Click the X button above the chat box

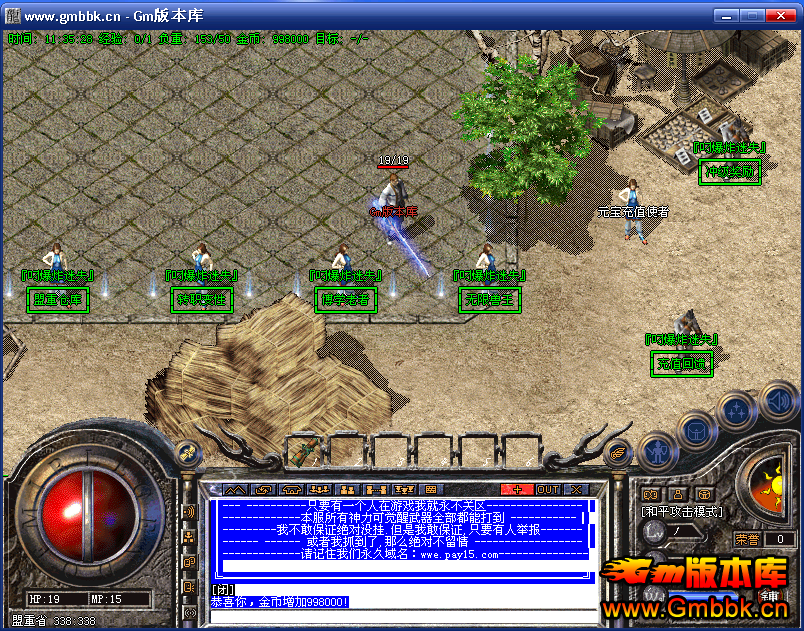[x=576, y=489]
